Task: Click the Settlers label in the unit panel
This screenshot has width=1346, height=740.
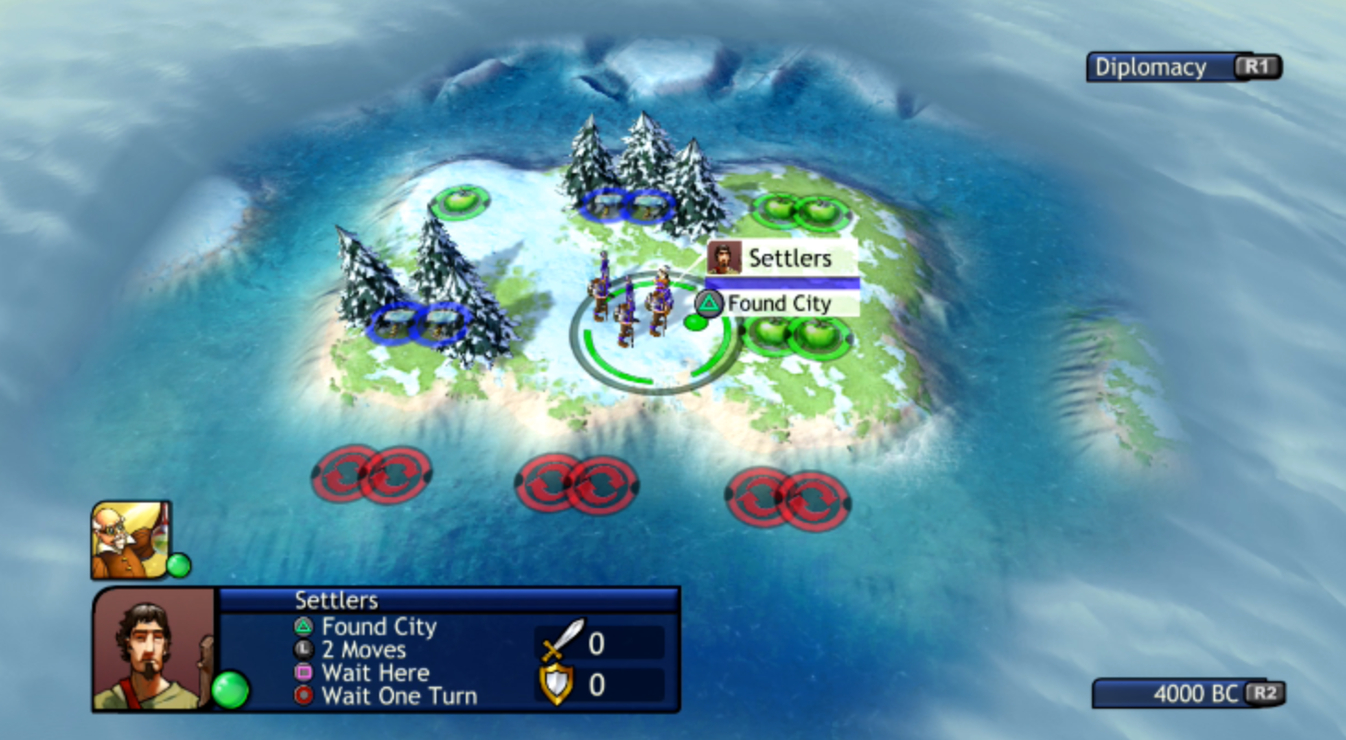Action: pyautogui.click(x=334, y=600)
